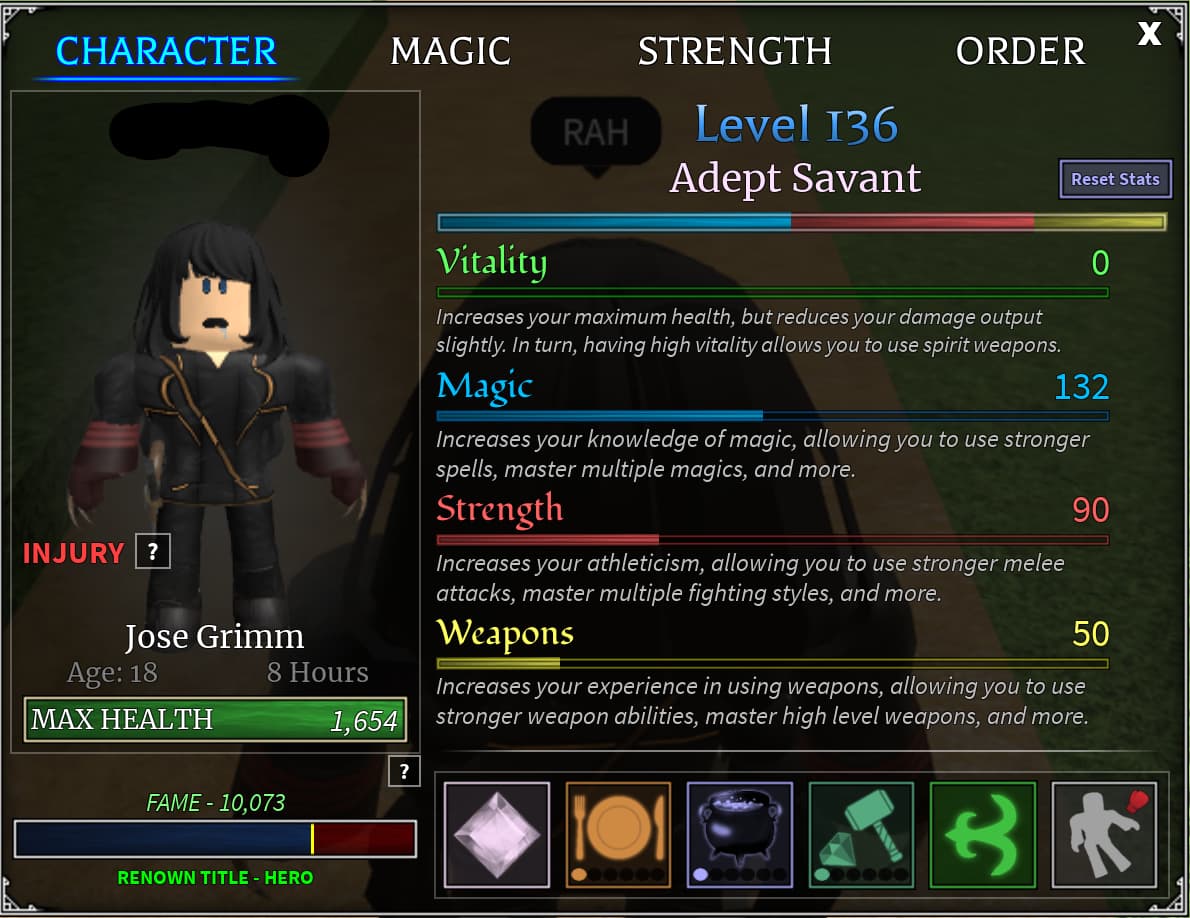This screenshot has height=918, width=1190.
Task: Open the boxing figure icon
Action: click(x=1104, y=834)
